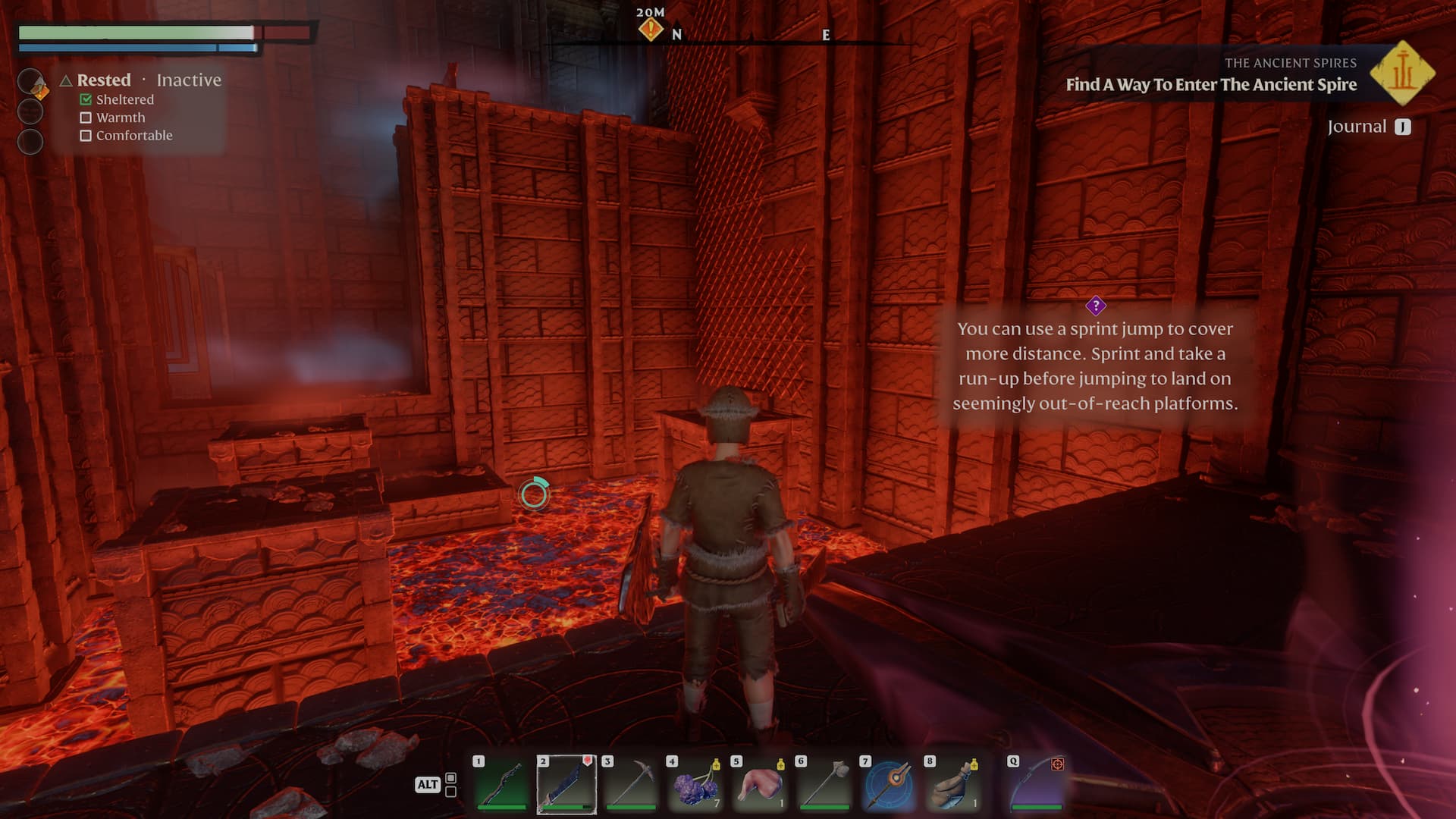Select the wooden staff in hotbar slot 1

[500, 784]
